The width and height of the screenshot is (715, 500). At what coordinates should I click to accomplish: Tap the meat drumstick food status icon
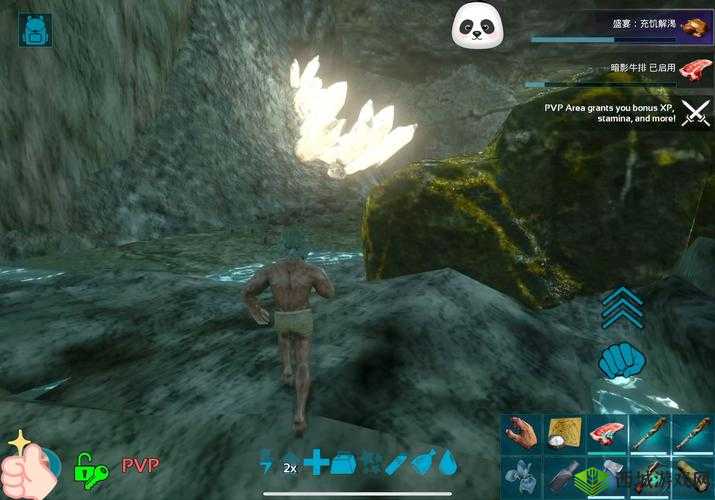click(421, 462)
